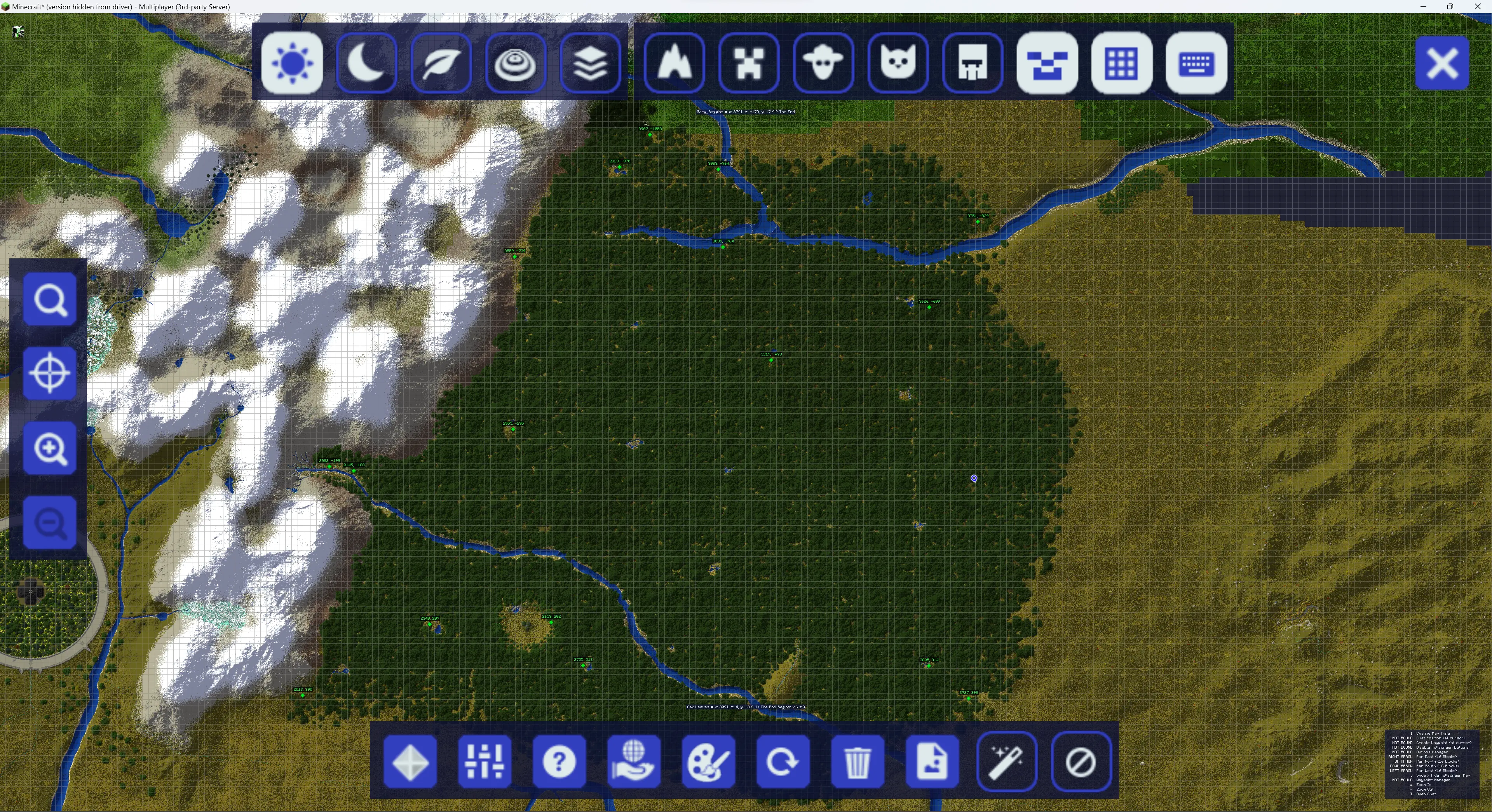Click the keyboard icon button

tap(1196, 63)
